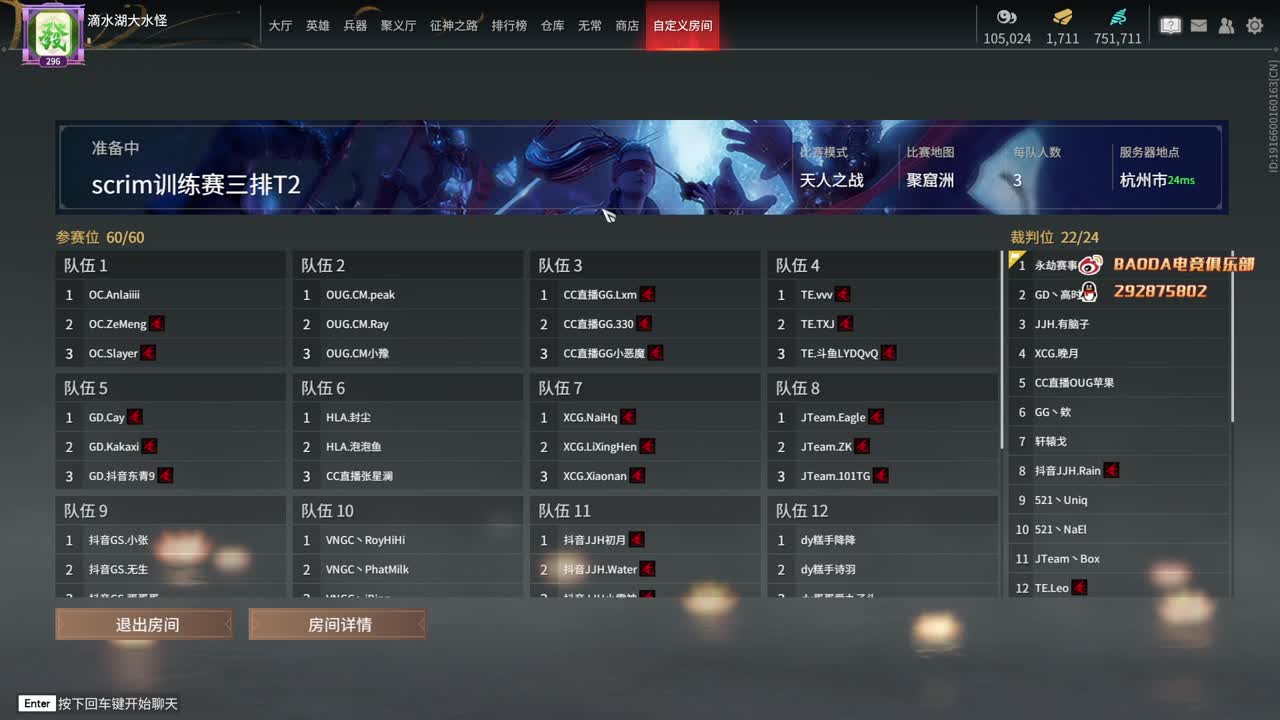Open the friends list icon
This screenshot has height=720, width=1280.
point(1226,25)
